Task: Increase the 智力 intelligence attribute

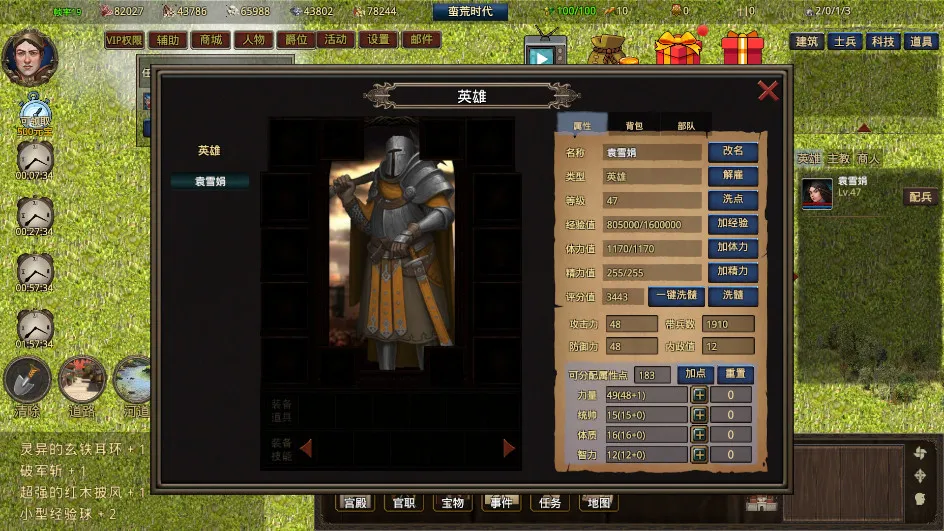Action: pyautogui.click(x=699, y=455)
